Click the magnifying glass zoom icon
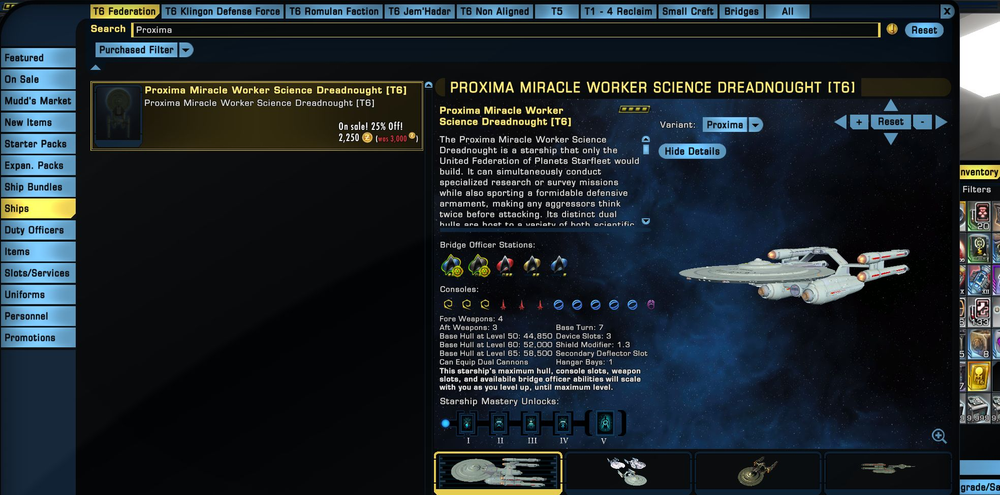This screenshot has height=495, width=1000. click(939, 436)
